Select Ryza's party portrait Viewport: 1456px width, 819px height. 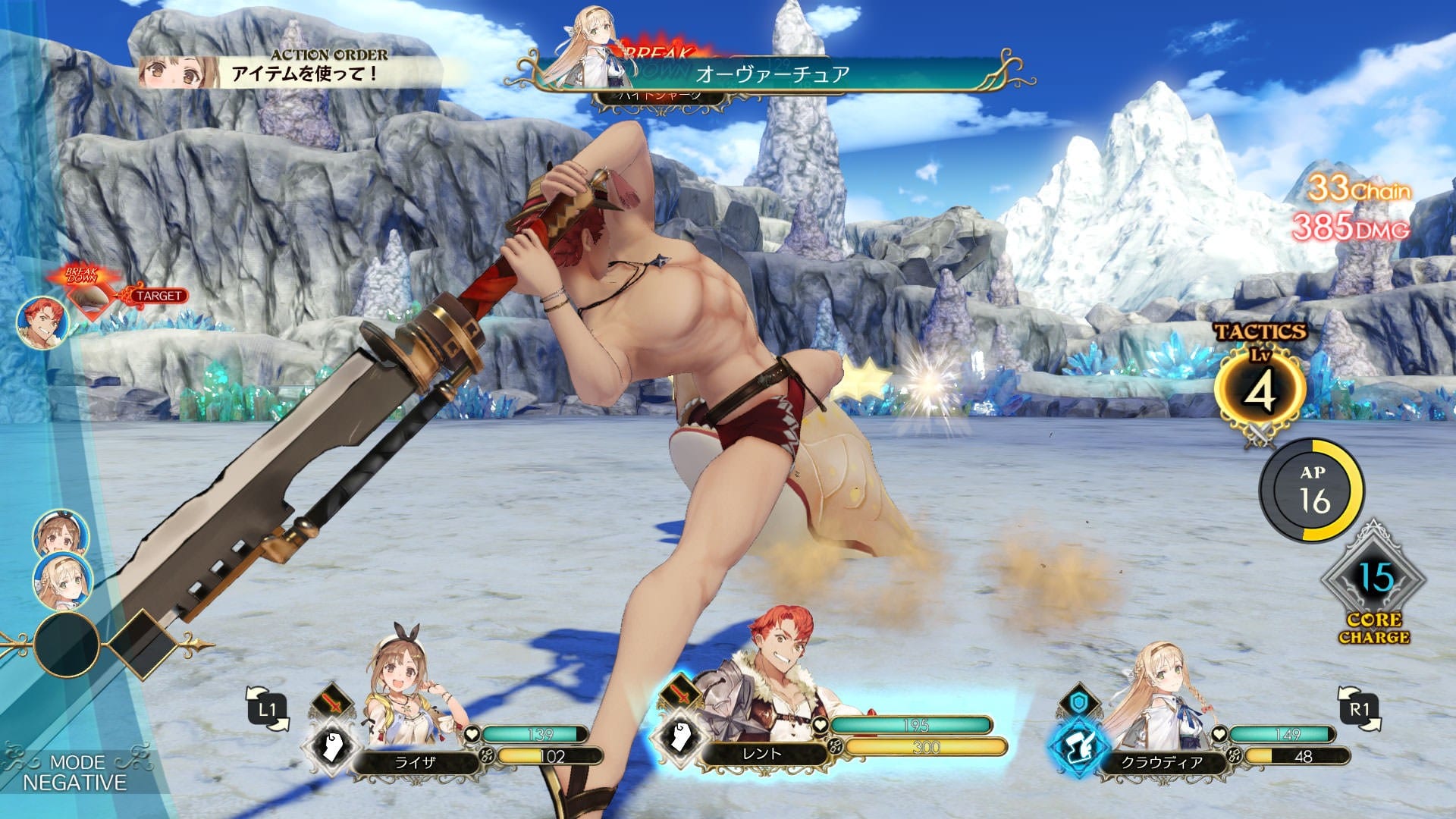pos(409,686)
